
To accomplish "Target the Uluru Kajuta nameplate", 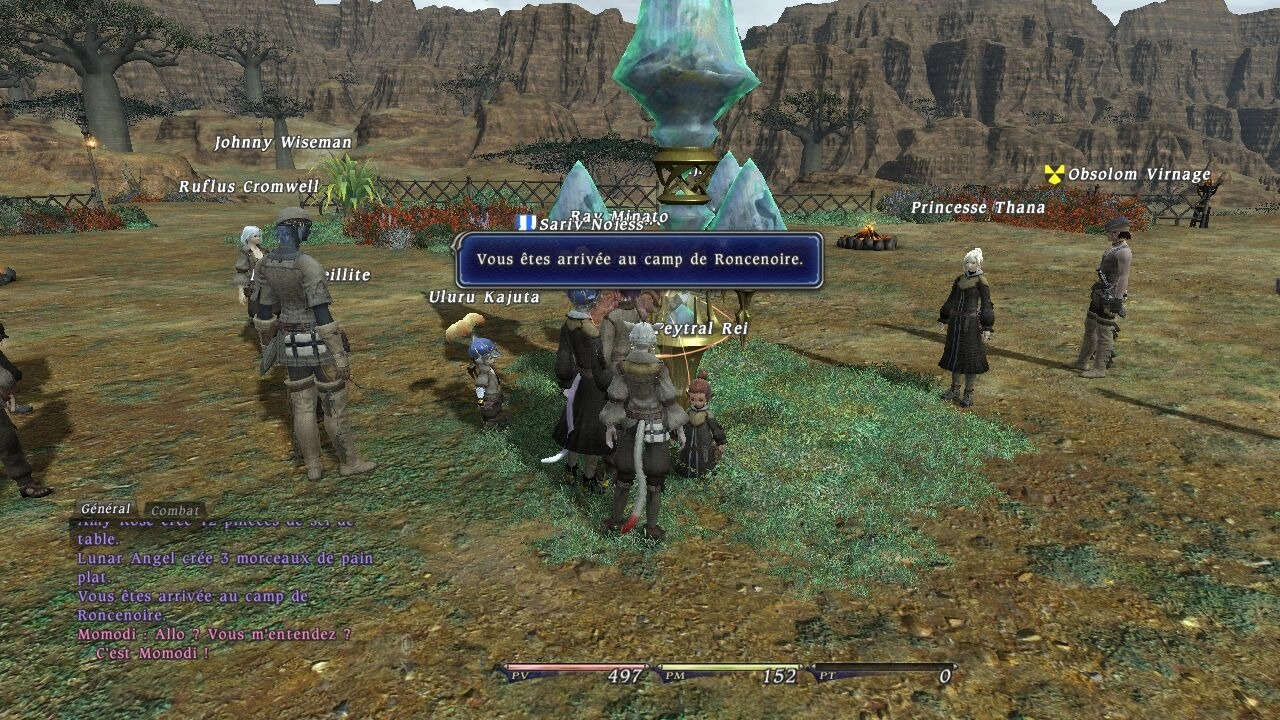I will coord(484,297).
